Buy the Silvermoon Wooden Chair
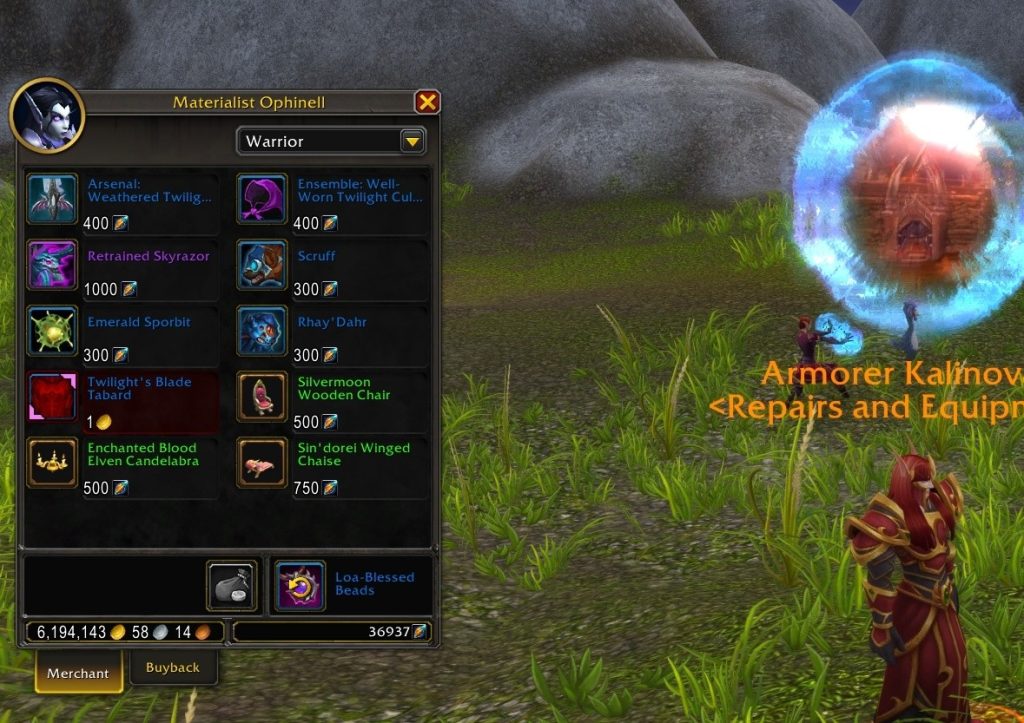 coord(262,397)
